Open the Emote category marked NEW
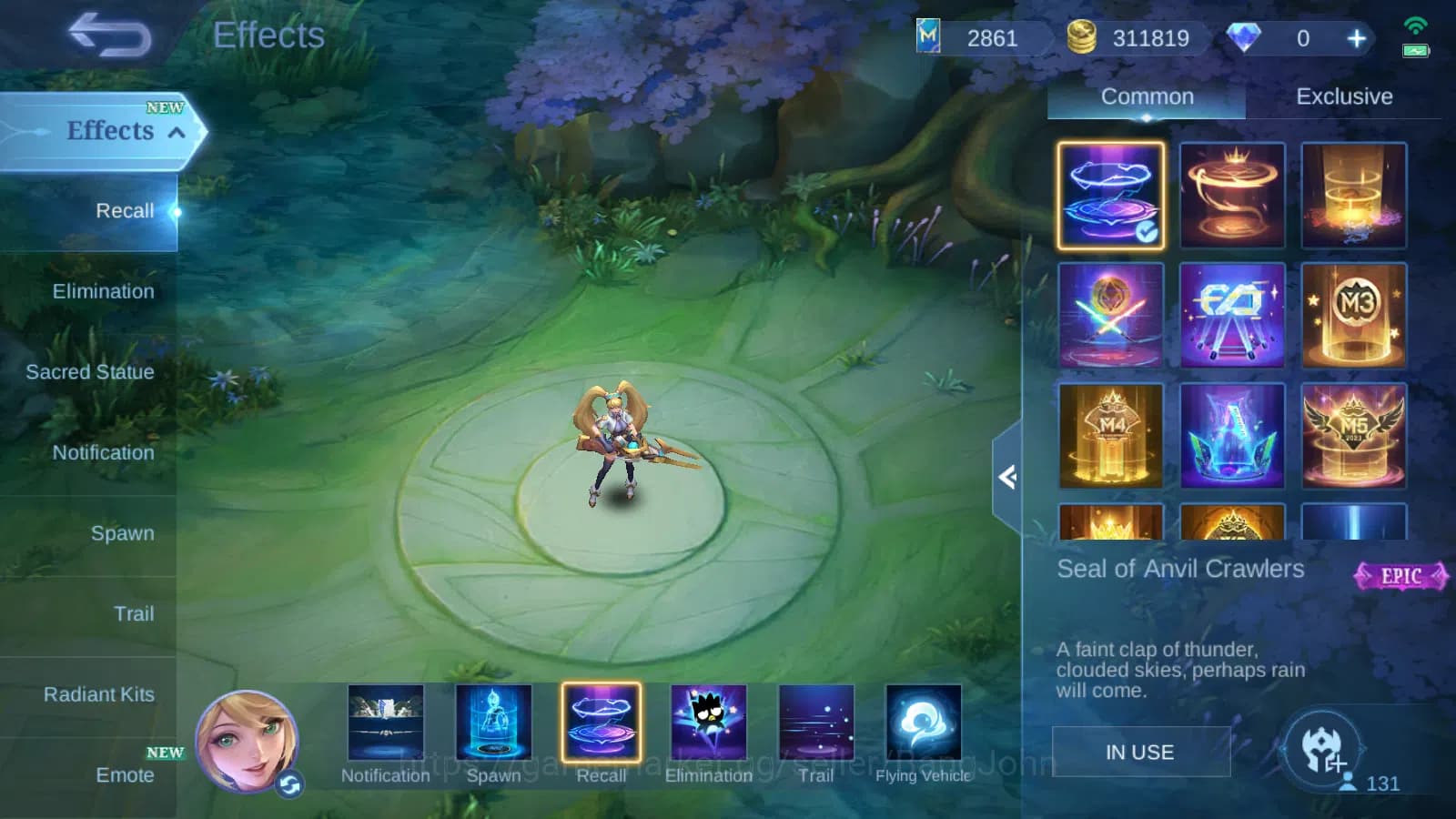Image resolution: width=1456 pixels, height=819 pixels. (x=126, y=775)
